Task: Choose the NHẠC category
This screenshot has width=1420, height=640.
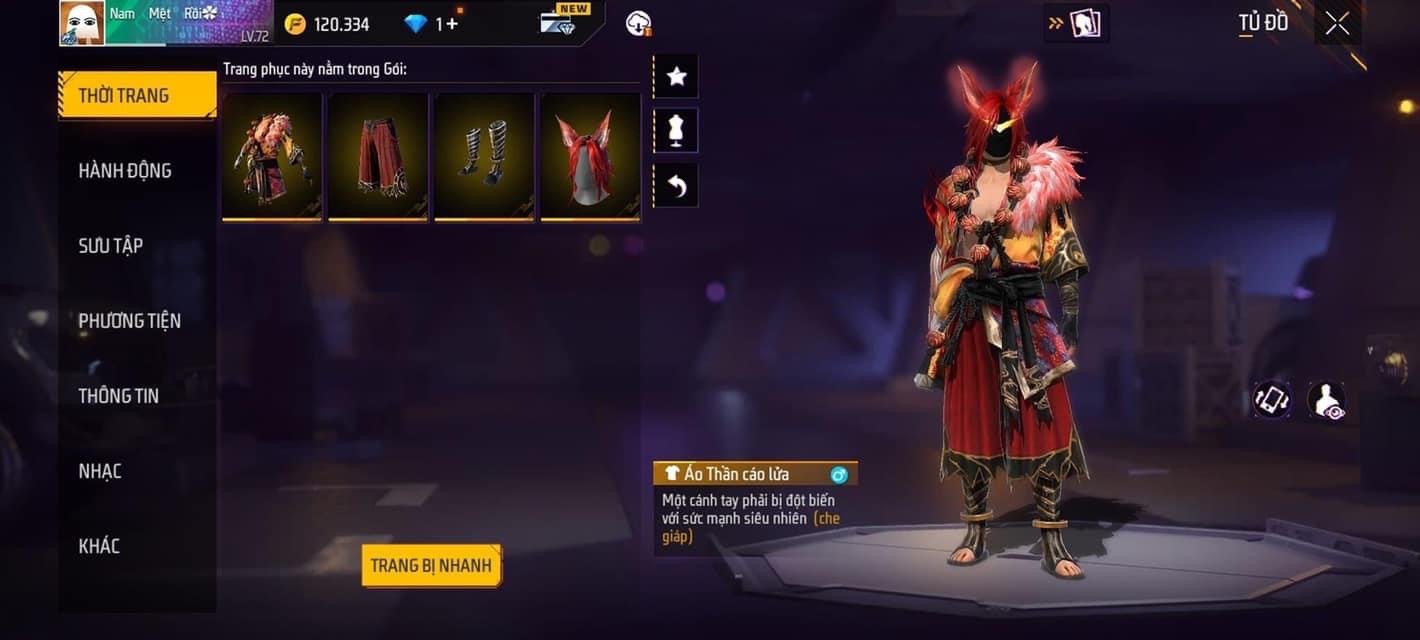Action: tap(100, 471)
